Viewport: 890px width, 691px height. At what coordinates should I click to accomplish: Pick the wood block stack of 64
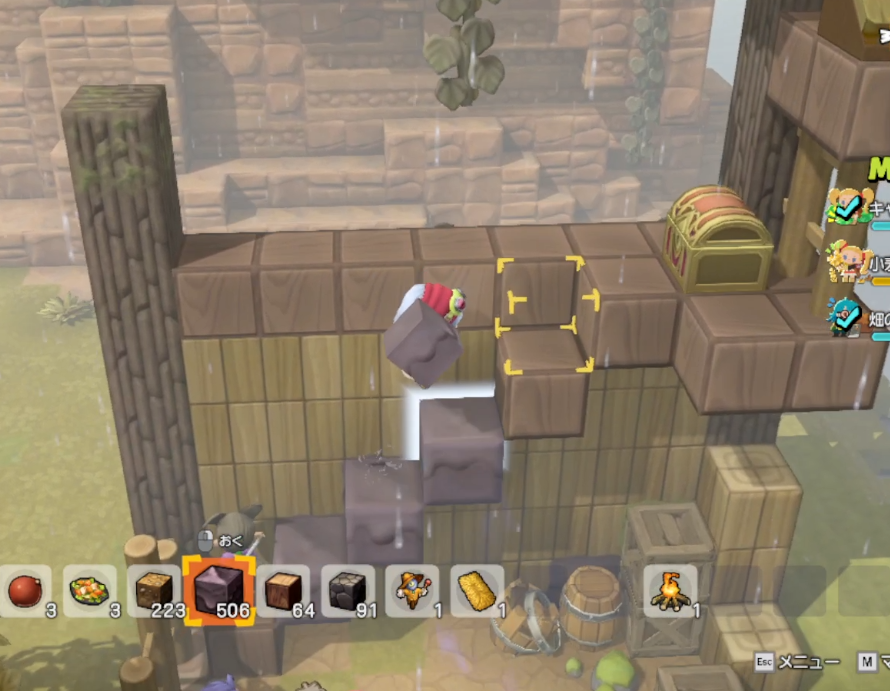[283, 590]
